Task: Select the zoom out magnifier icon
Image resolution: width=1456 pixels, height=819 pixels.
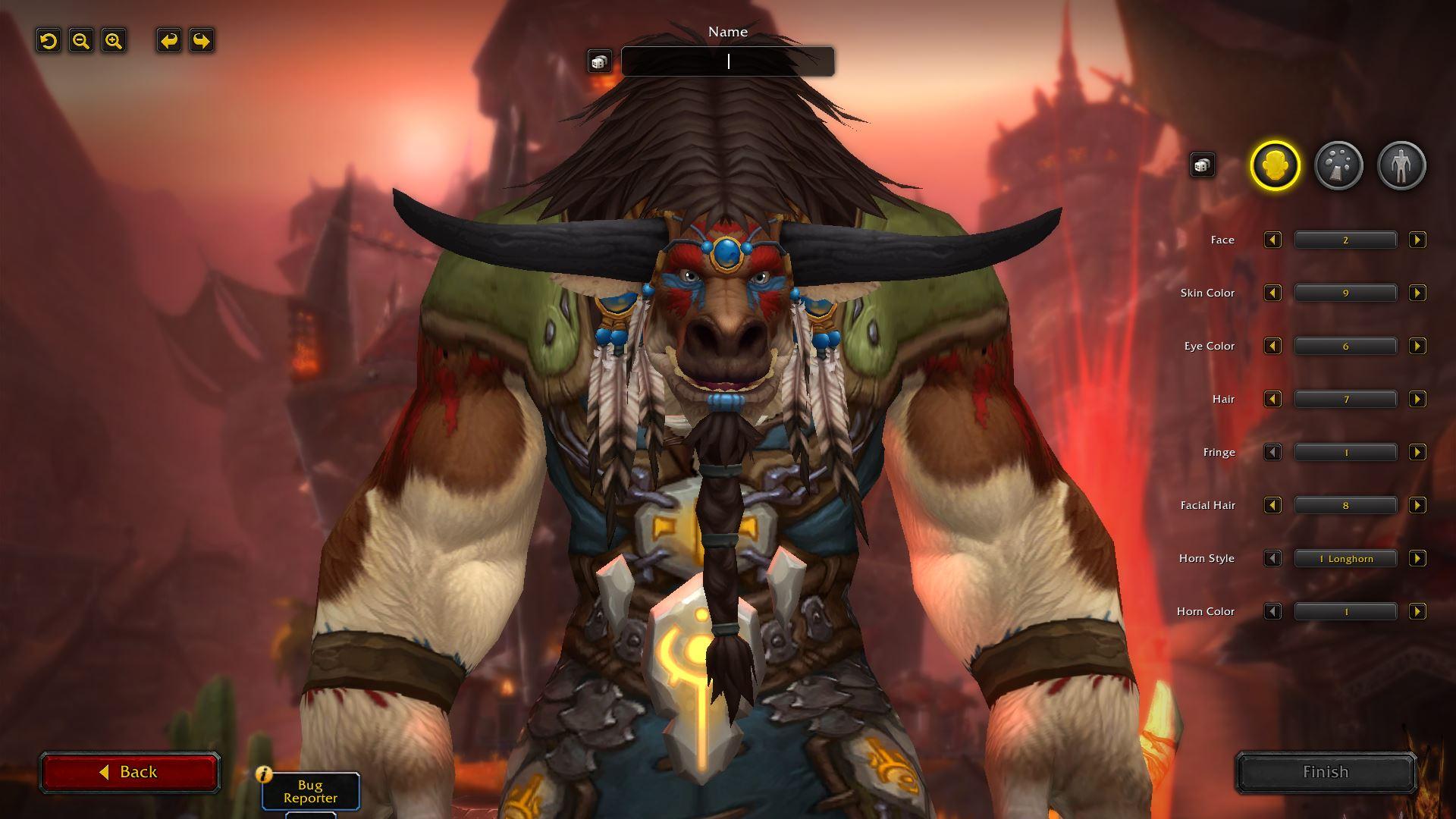Action: pyautogui.click(x=80, y=42)
